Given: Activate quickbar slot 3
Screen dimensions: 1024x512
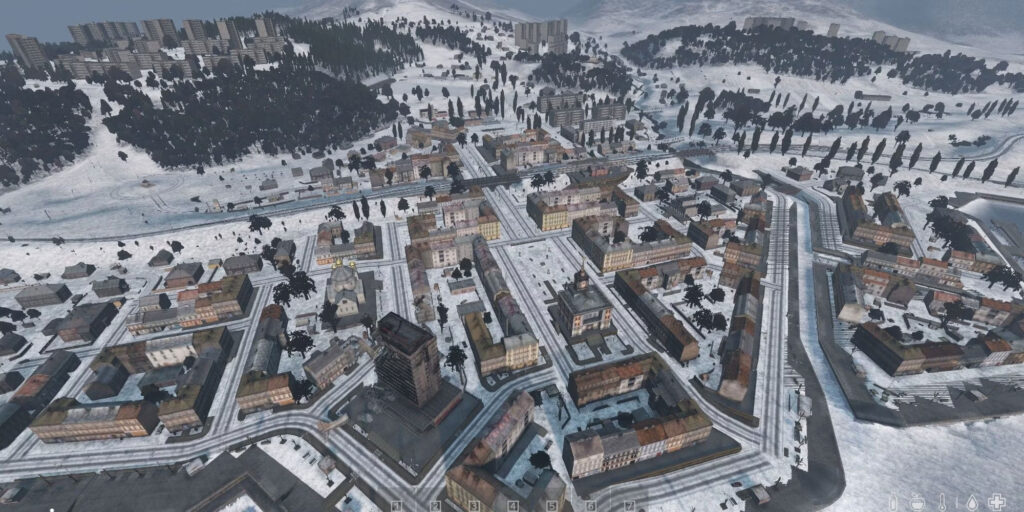Looking at the screenshot, I should point(475,506).
